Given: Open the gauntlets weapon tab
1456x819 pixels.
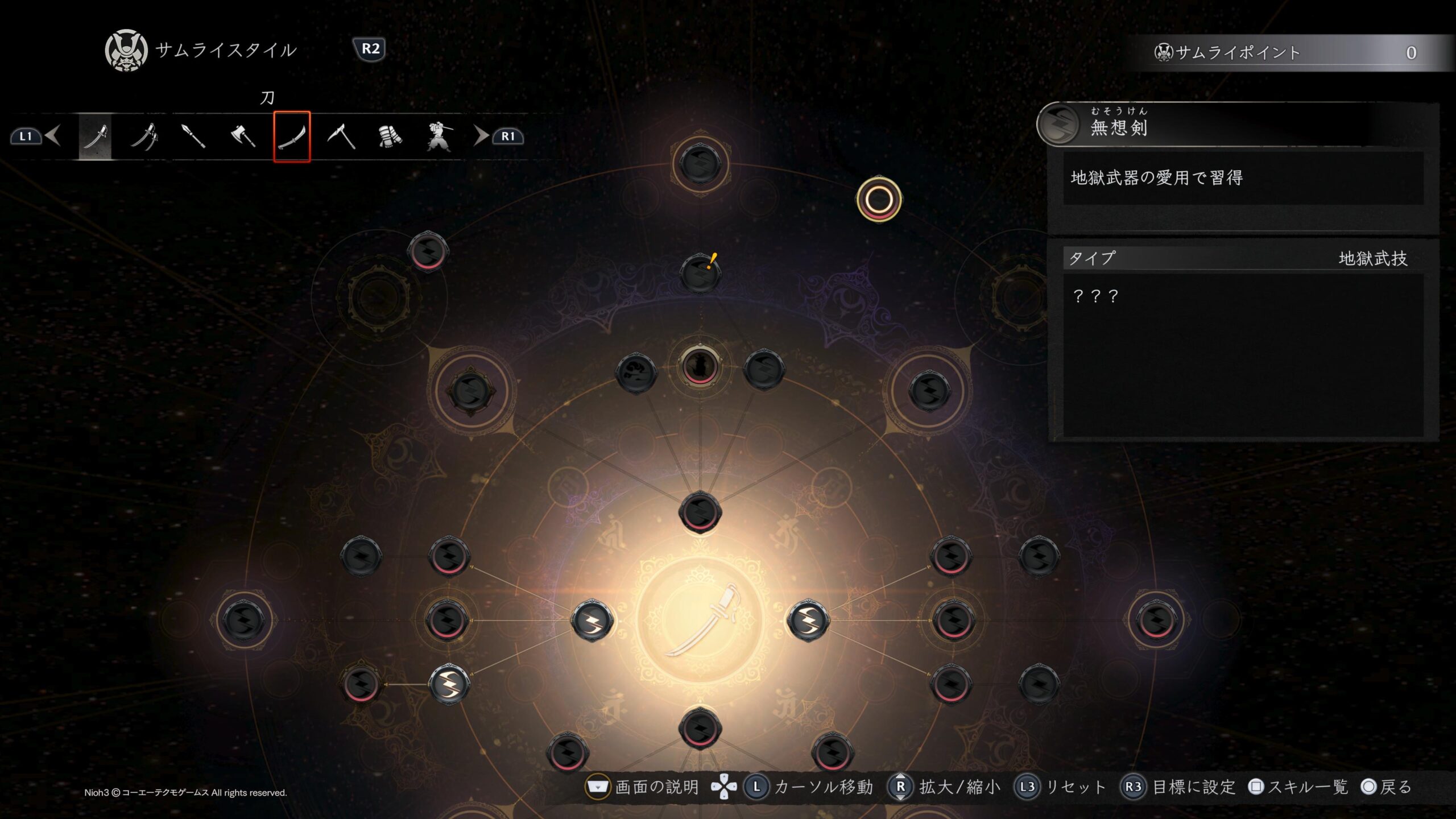Looking at the screenshot, I should 390,136.
